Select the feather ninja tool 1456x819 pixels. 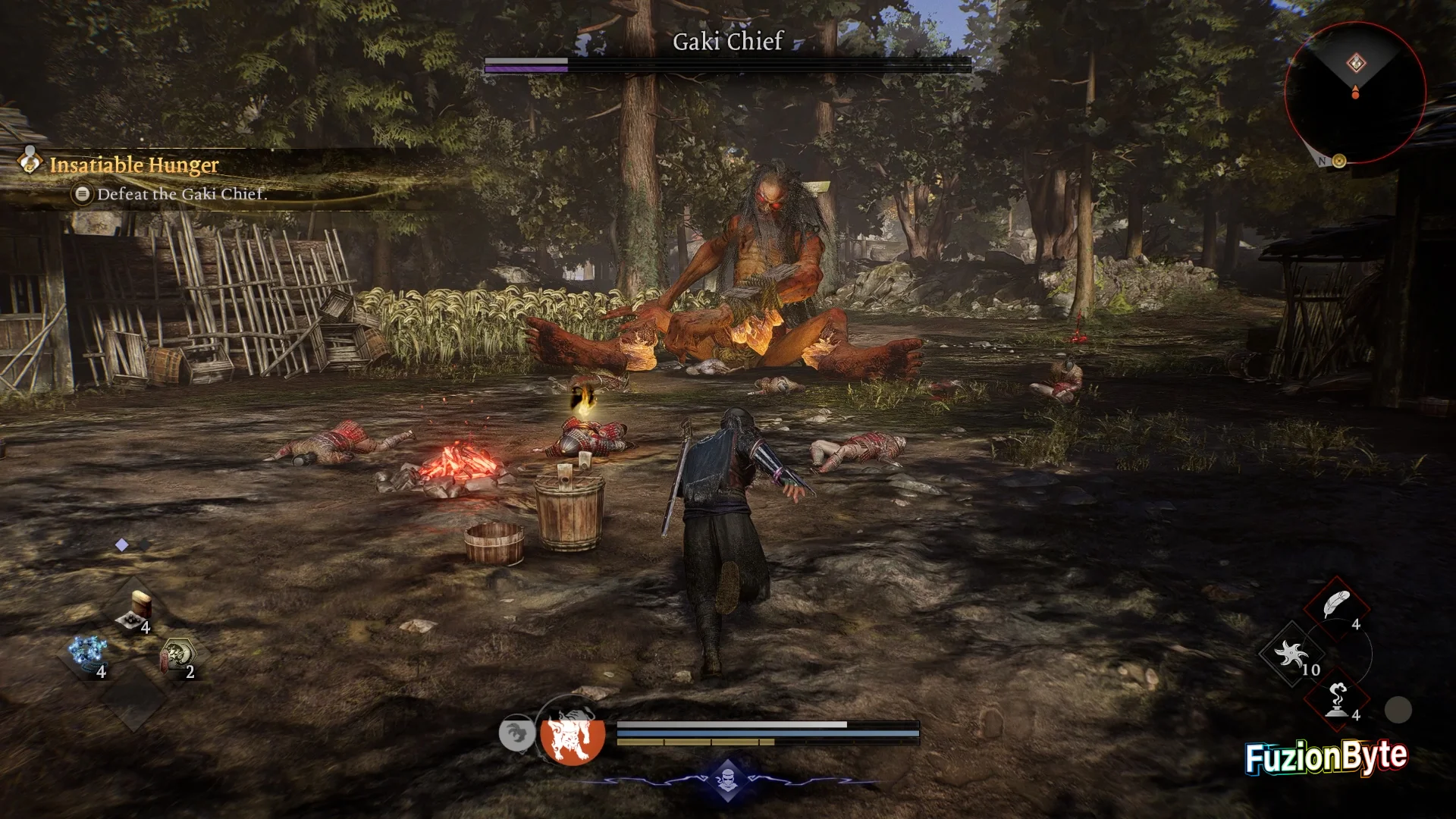click(1335, 607)
